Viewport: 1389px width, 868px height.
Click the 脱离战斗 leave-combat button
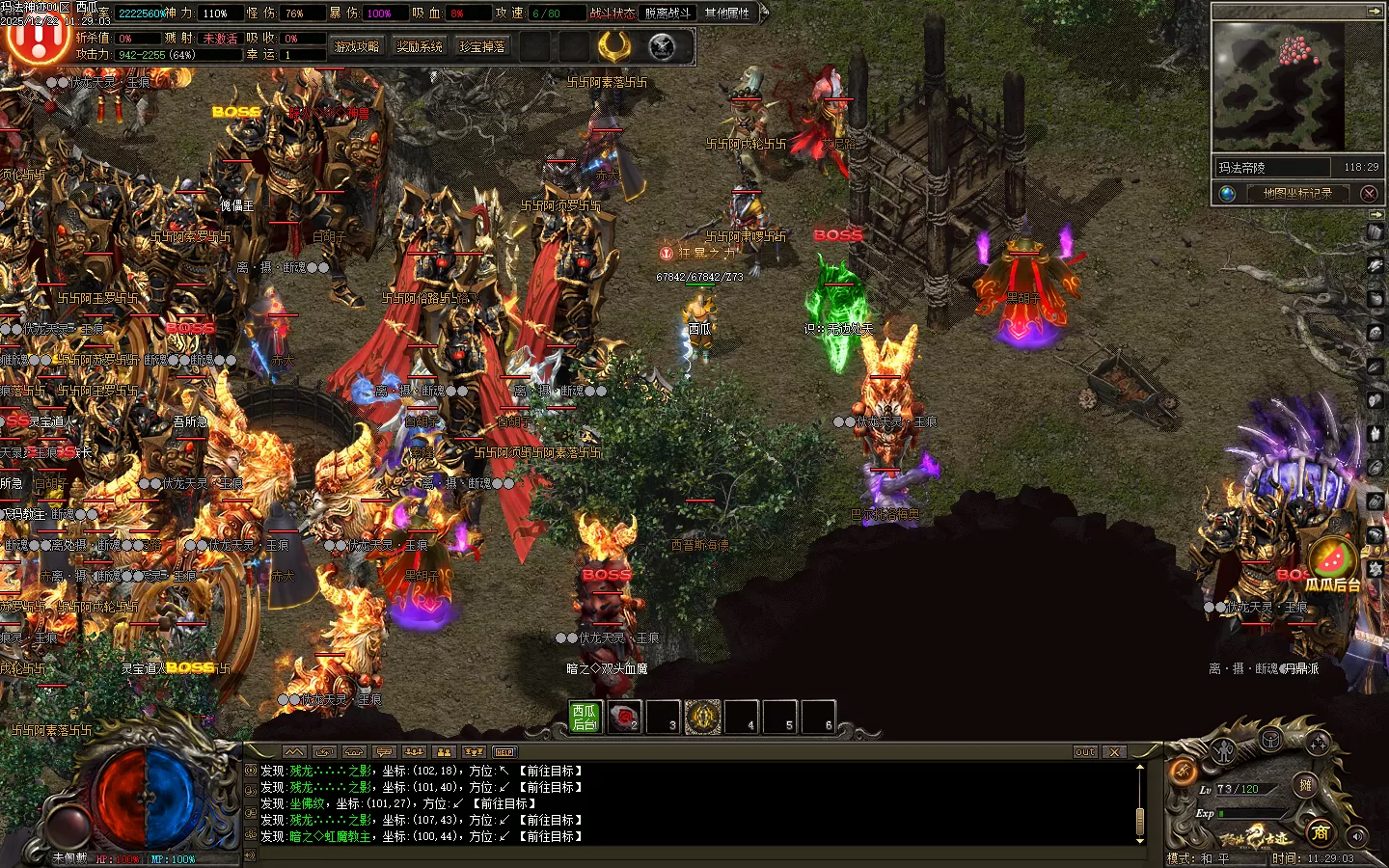(x=667, y=13)
